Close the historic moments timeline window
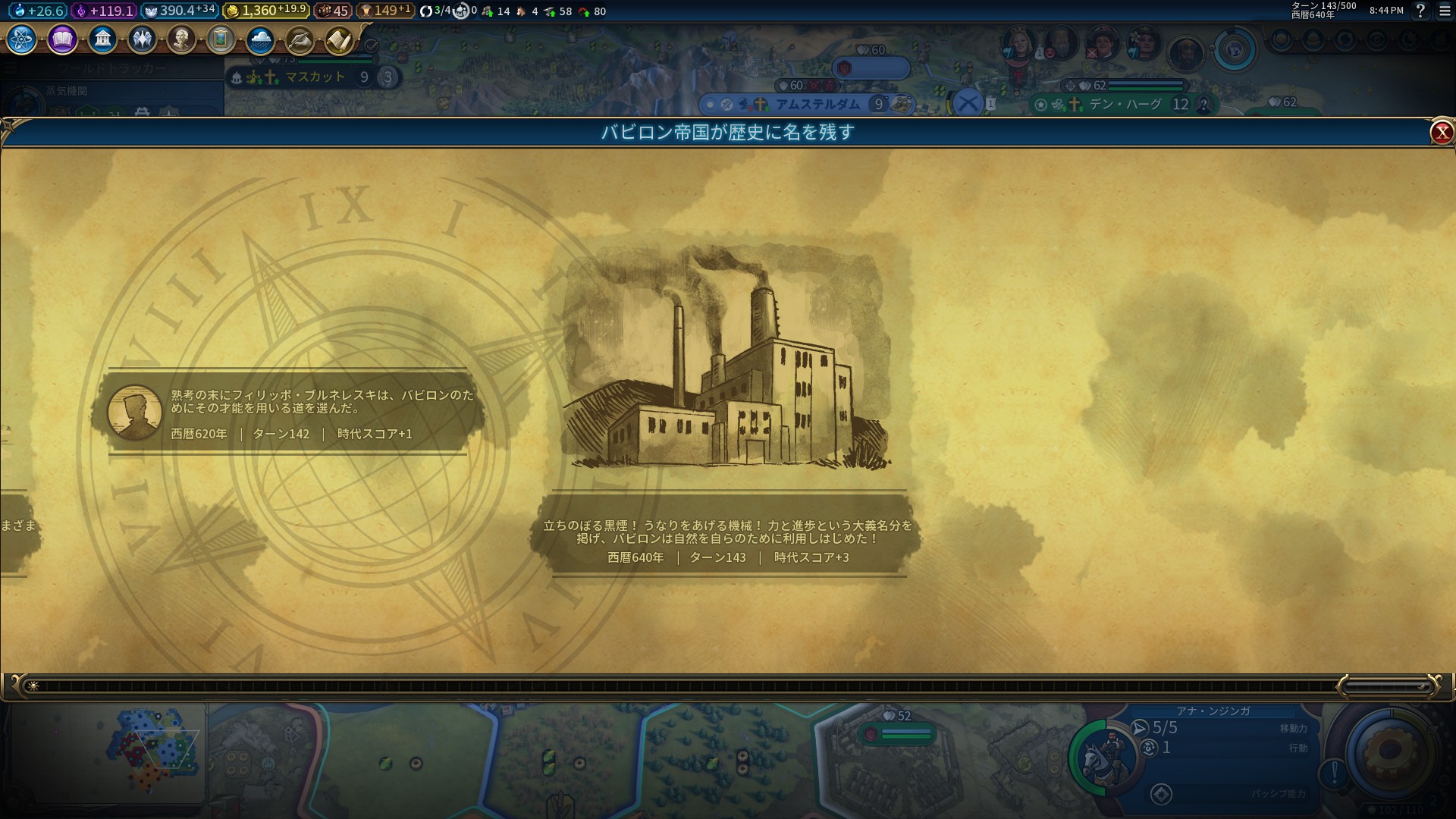This screenshot has height=819, width=1456. 1441,133
